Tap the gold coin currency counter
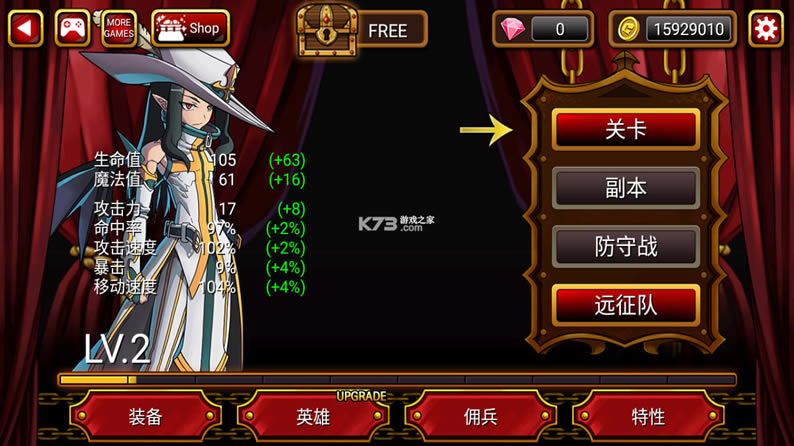The width and height of the screenshot is (794, 446). point(673,29)
